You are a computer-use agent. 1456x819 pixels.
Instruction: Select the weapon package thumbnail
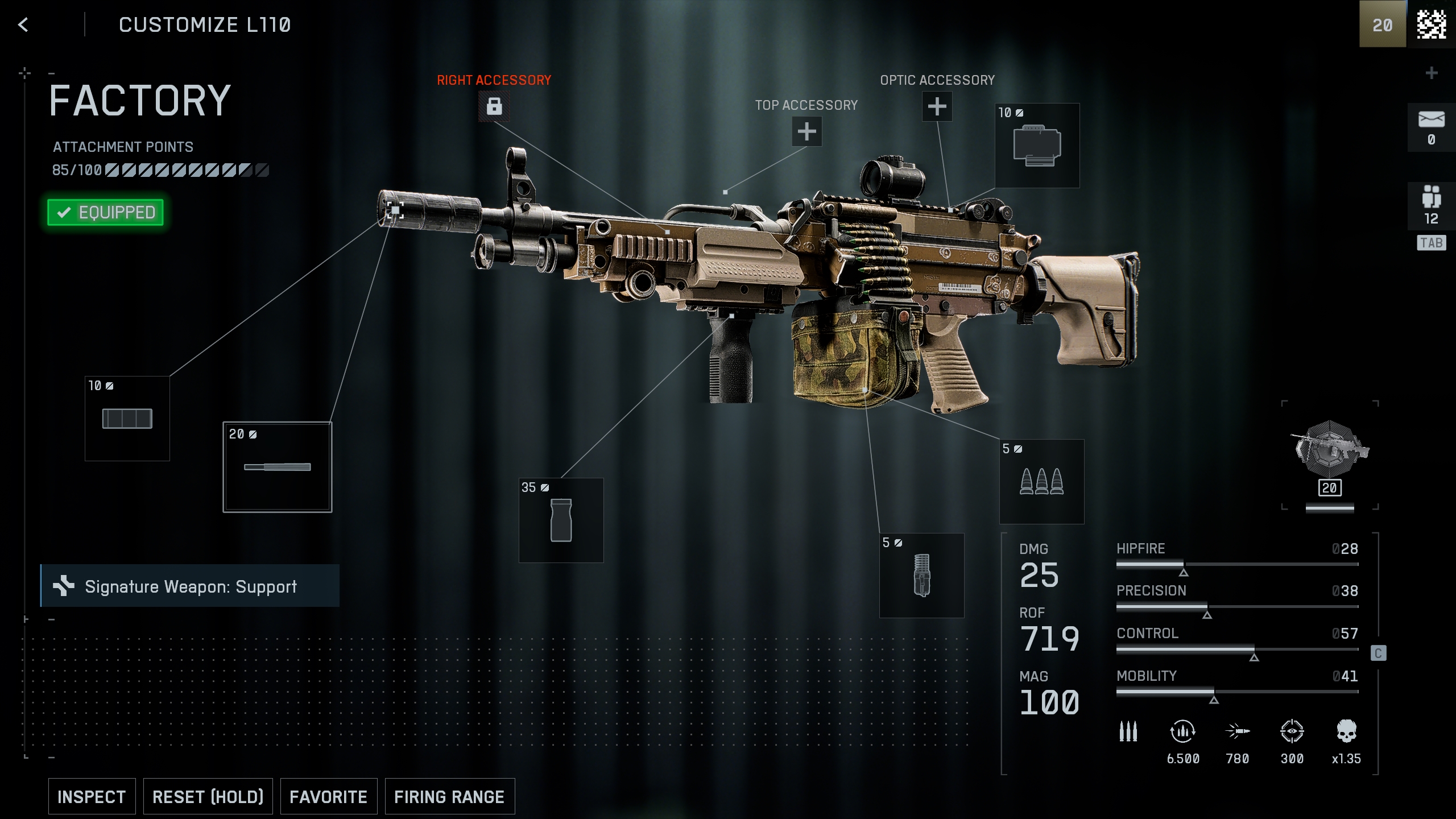click(1330, 454)
